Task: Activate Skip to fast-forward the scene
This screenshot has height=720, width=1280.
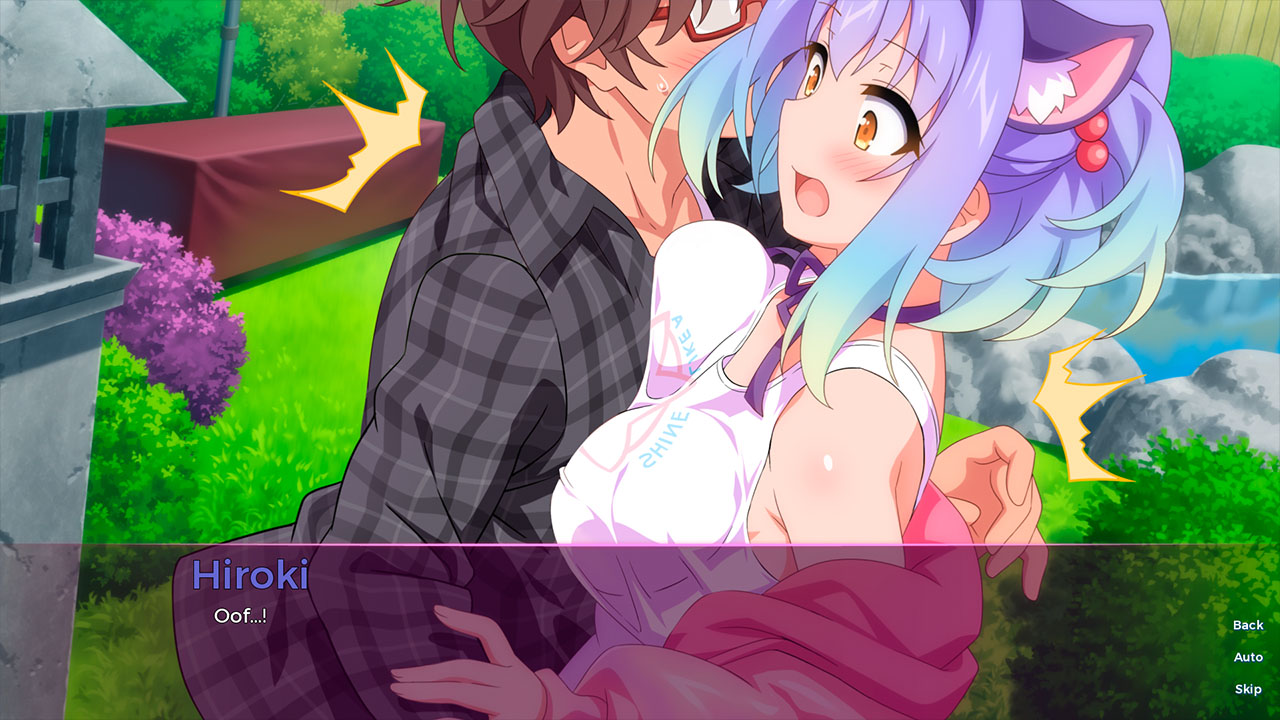Action: point(1247,688)
